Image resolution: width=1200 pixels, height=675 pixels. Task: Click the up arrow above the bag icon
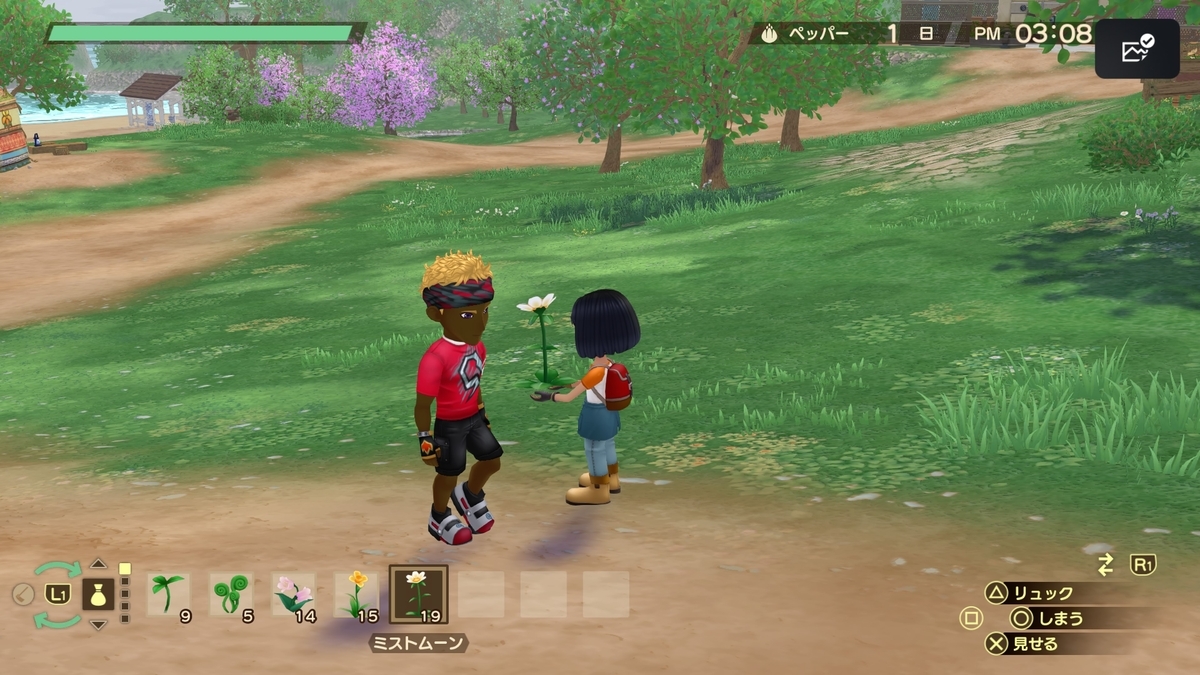point(98,564)
